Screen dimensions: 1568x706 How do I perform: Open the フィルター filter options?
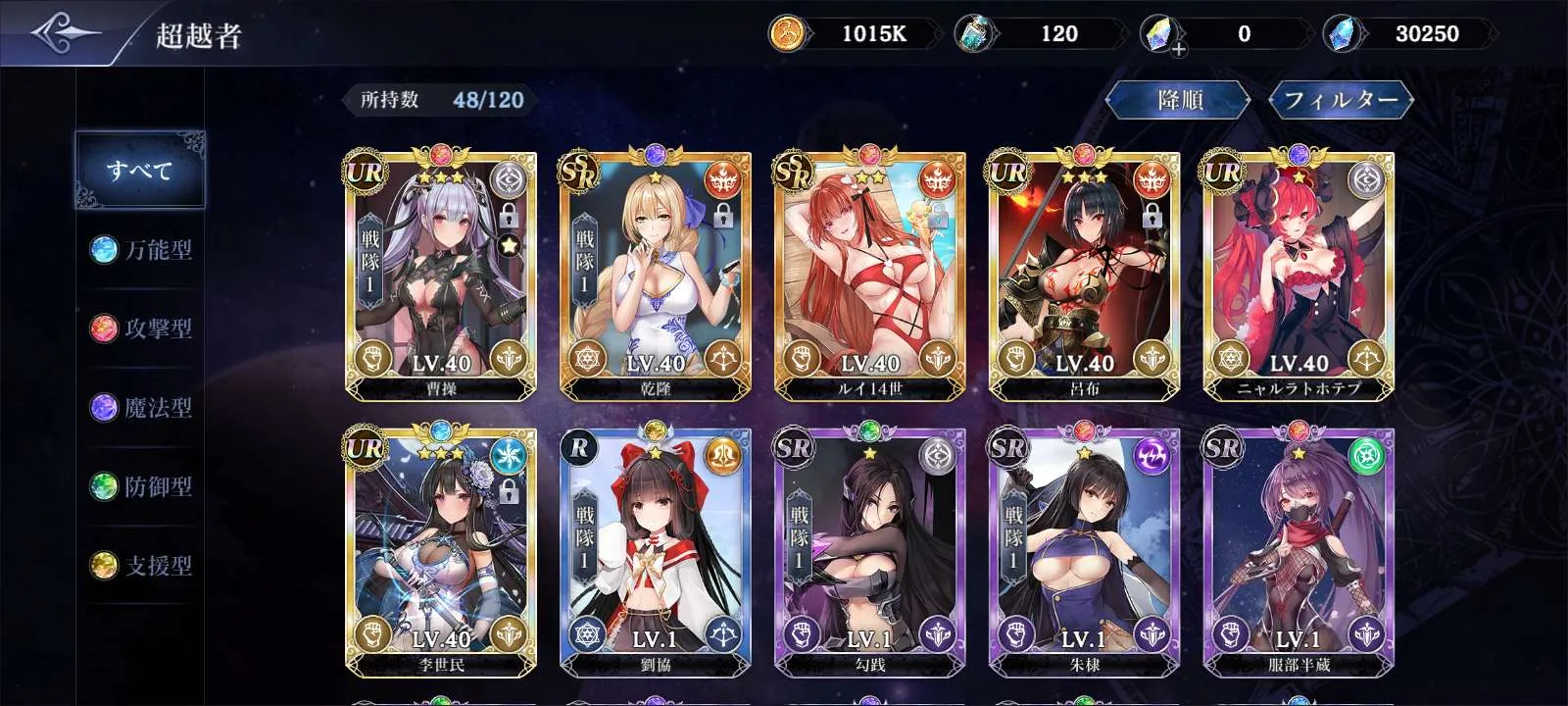(1340, 100)
